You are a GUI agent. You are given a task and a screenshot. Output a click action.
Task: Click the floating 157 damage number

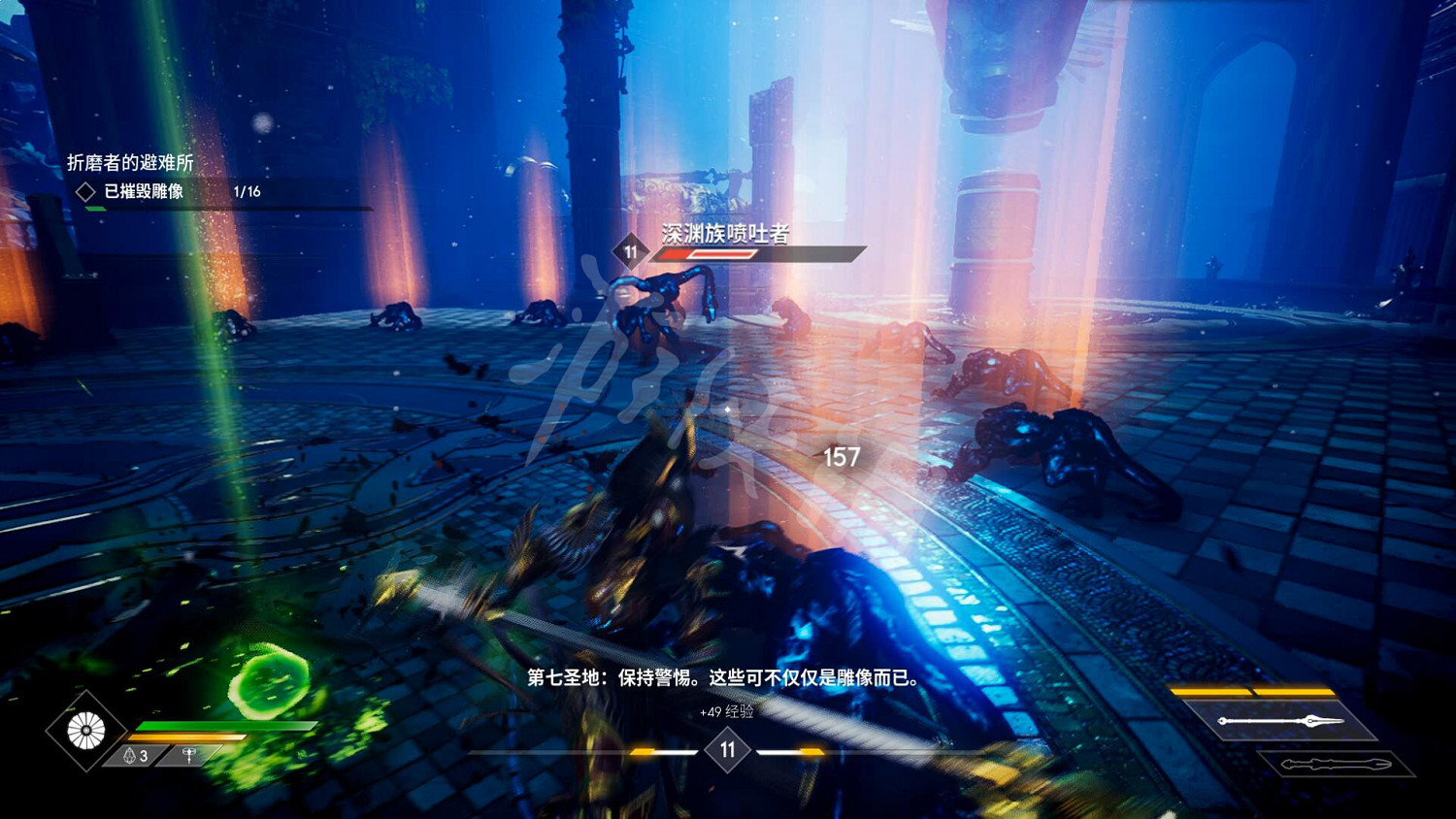[x=843, y=455]
